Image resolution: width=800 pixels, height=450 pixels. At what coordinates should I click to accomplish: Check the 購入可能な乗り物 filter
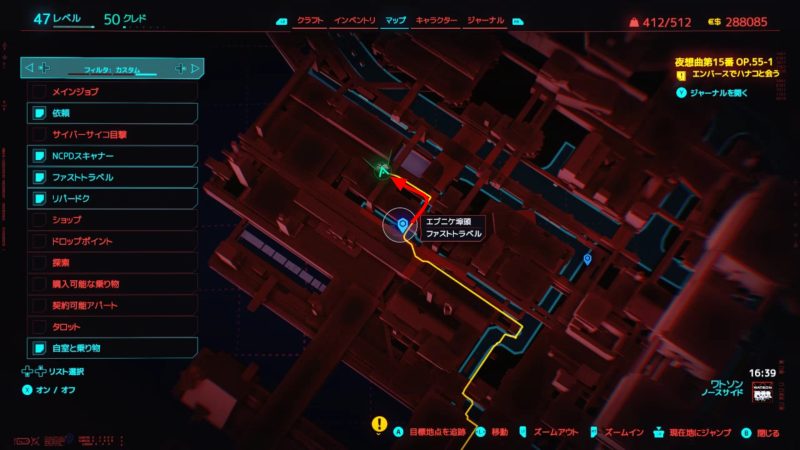(113, 284)
